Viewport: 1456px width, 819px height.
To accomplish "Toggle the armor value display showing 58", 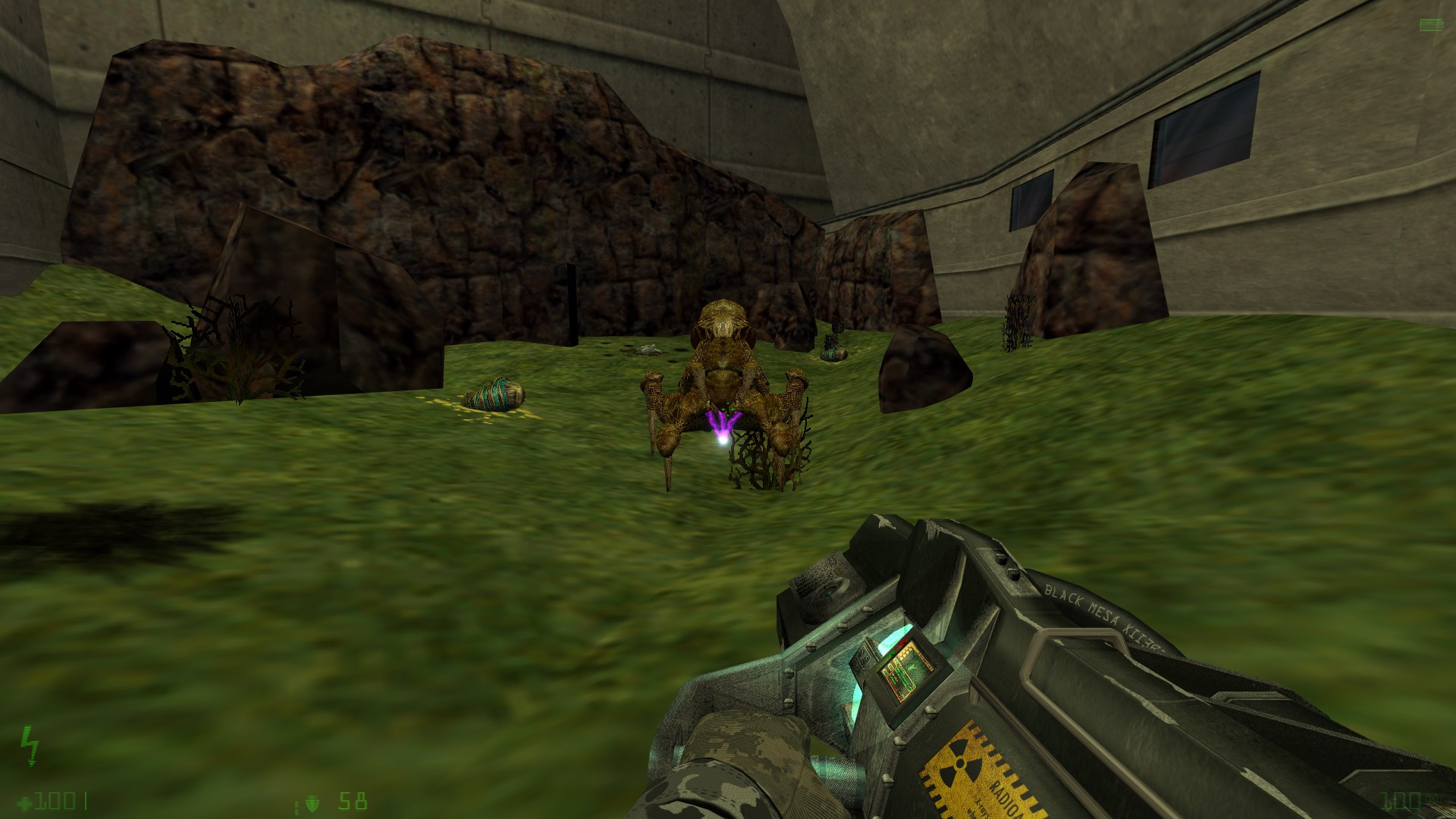I will click(x=353, y=802).
